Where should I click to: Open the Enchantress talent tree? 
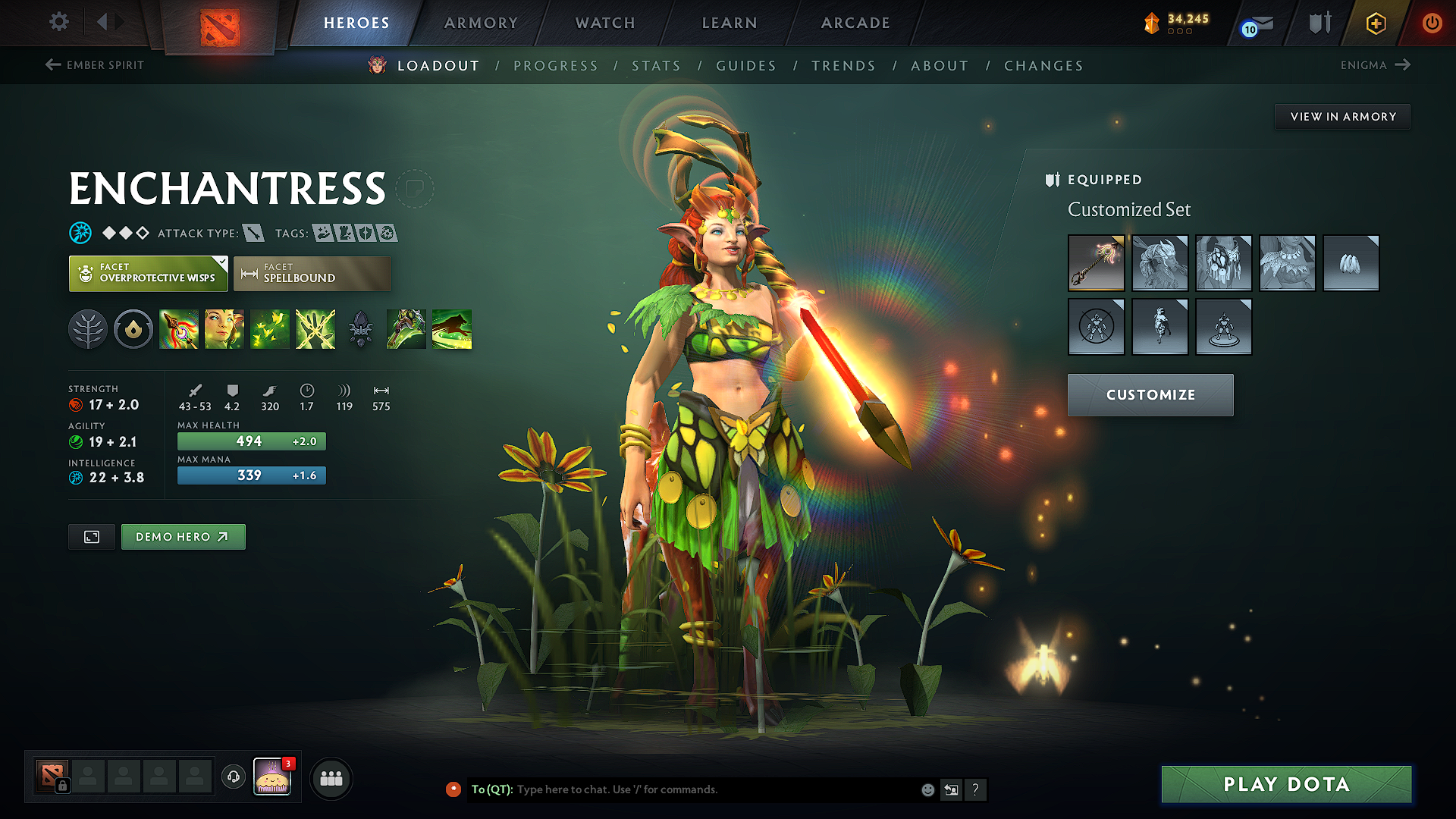[x=87, y=328]
